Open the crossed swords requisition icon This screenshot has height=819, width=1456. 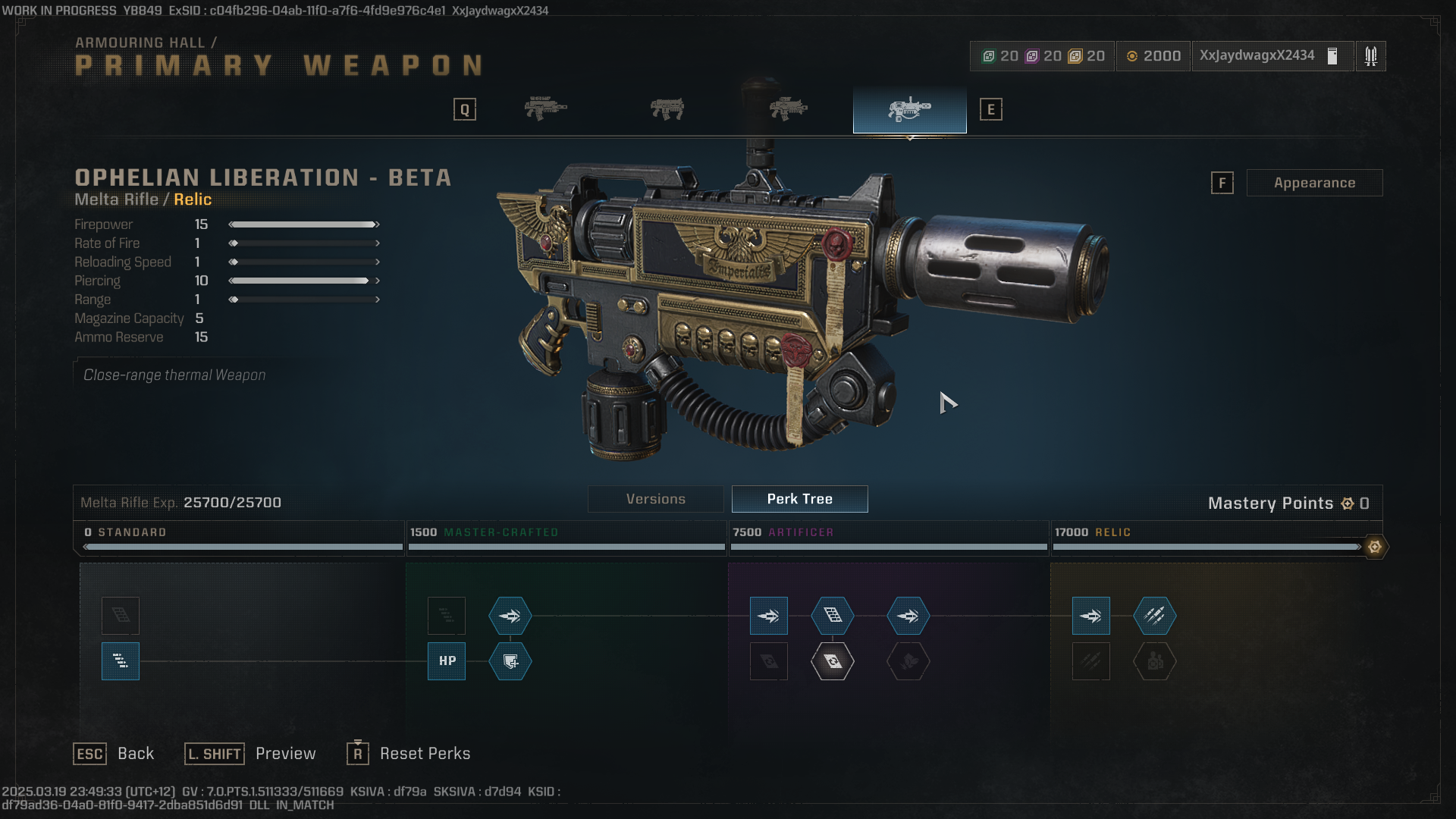coord(1371,55)
